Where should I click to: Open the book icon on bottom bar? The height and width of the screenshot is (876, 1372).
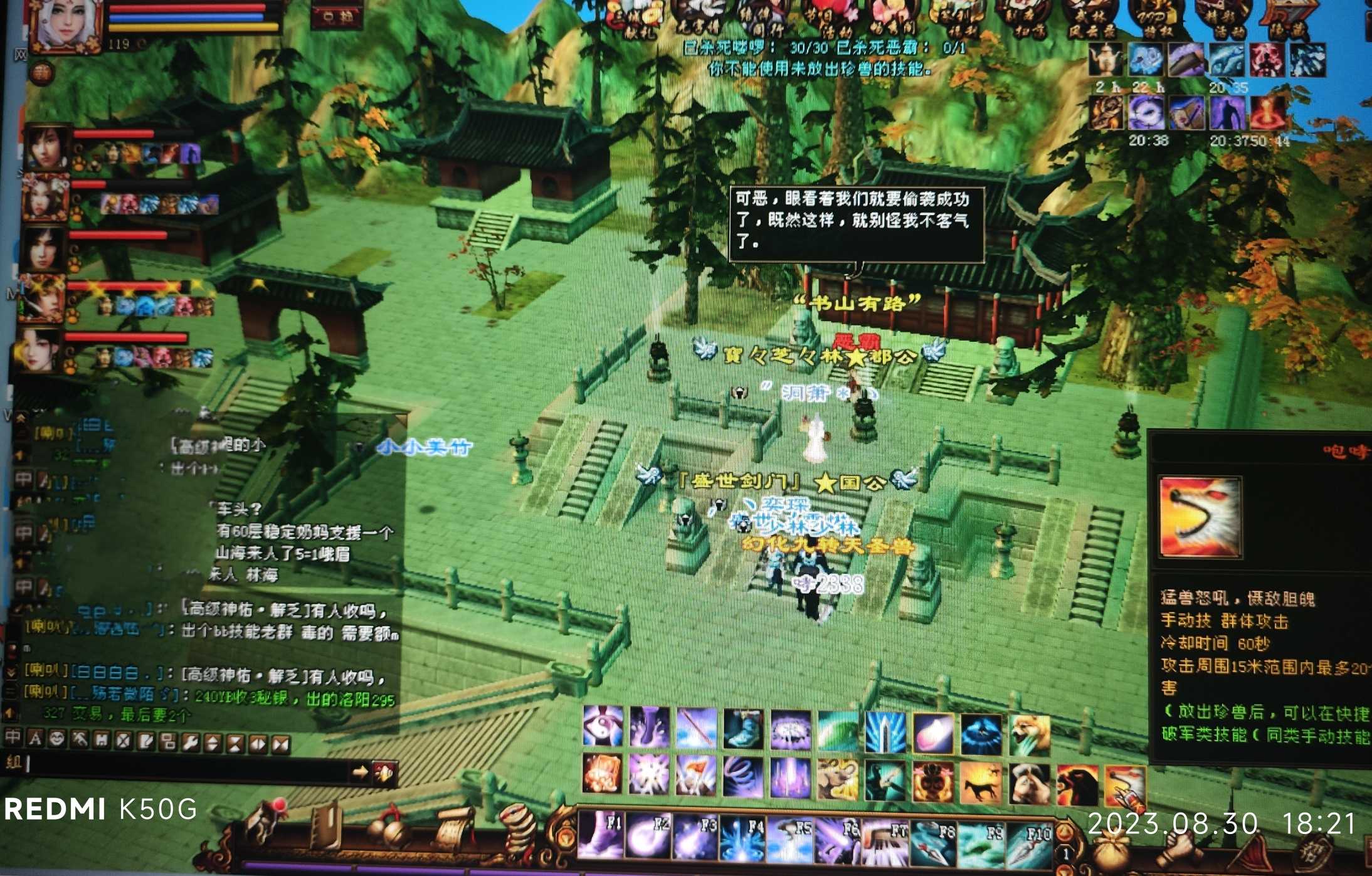327,828
